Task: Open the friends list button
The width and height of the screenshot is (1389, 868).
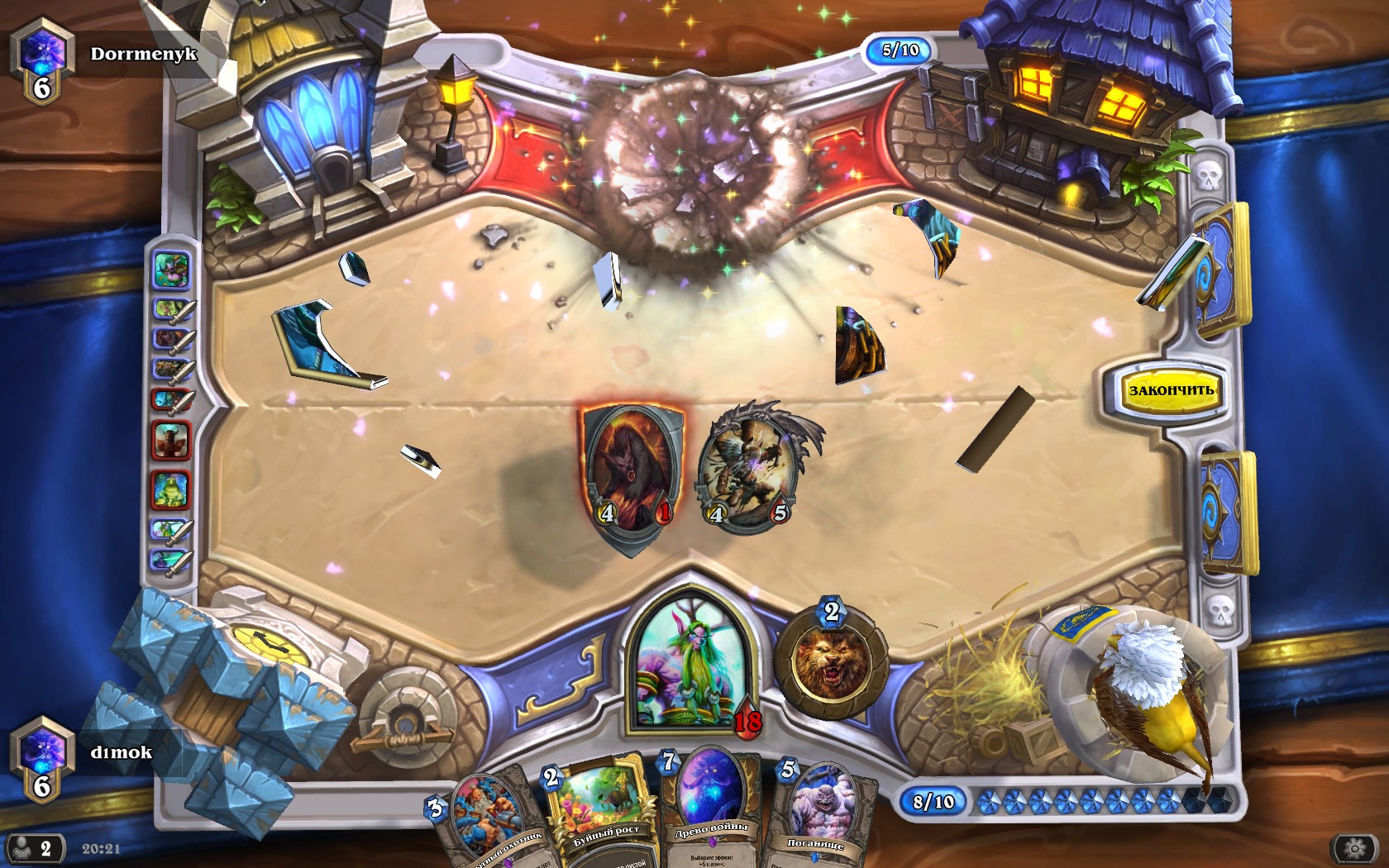Action: point(35,849)
